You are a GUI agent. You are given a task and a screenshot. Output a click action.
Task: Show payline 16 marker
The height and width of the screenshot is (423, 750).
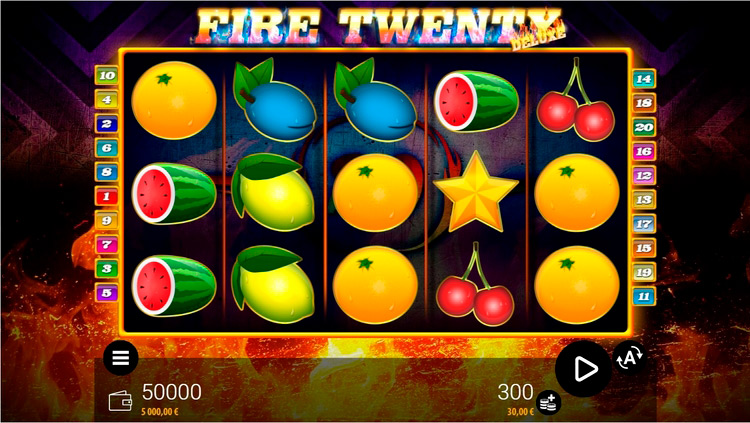click(x=643, y=151)
